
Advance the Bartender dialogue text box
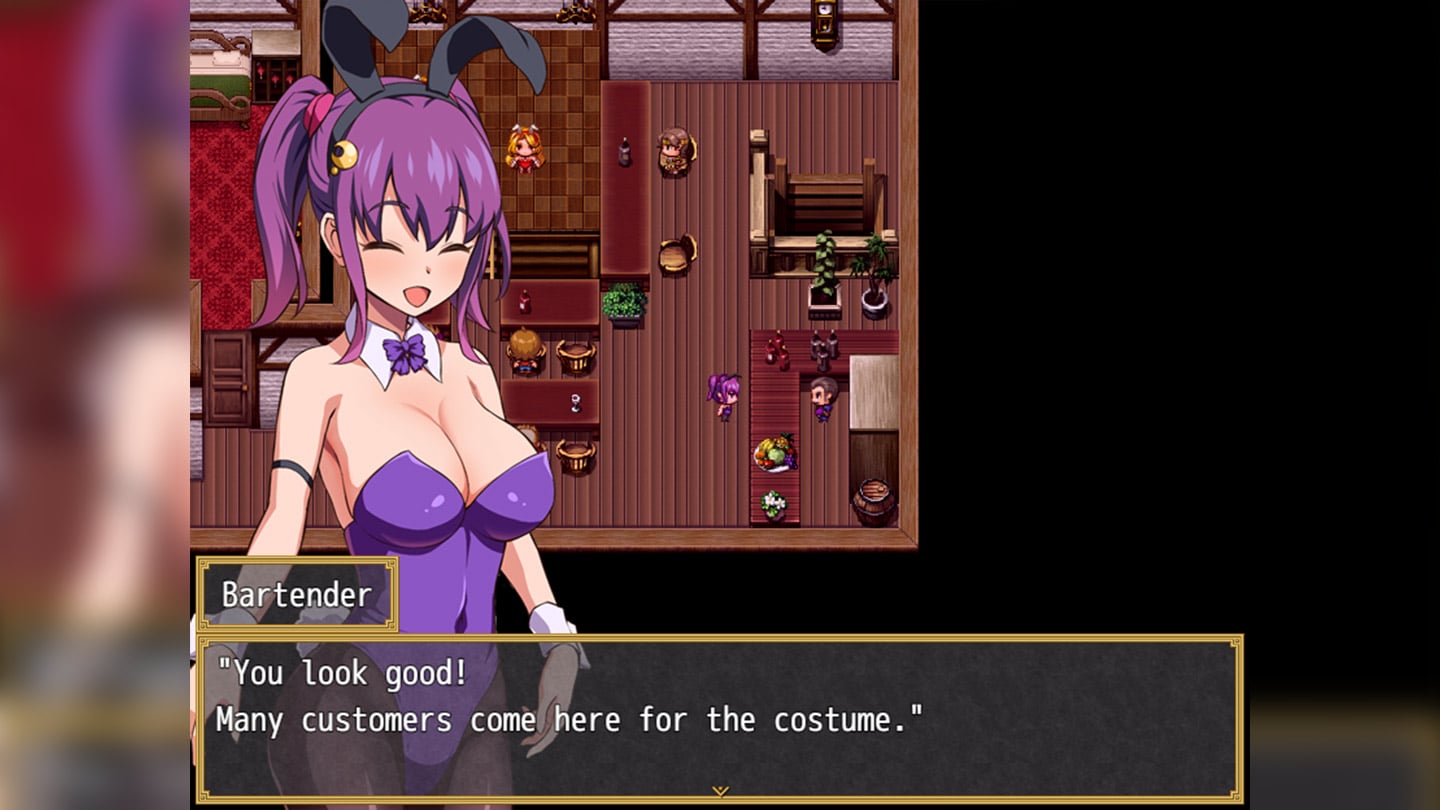pos(719,718)
